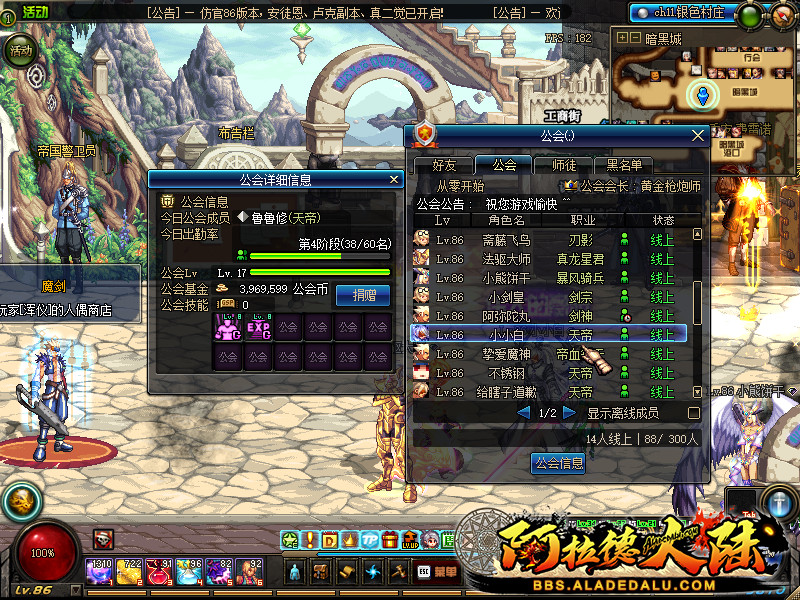Go to previous guild member page

coord(523,413)
